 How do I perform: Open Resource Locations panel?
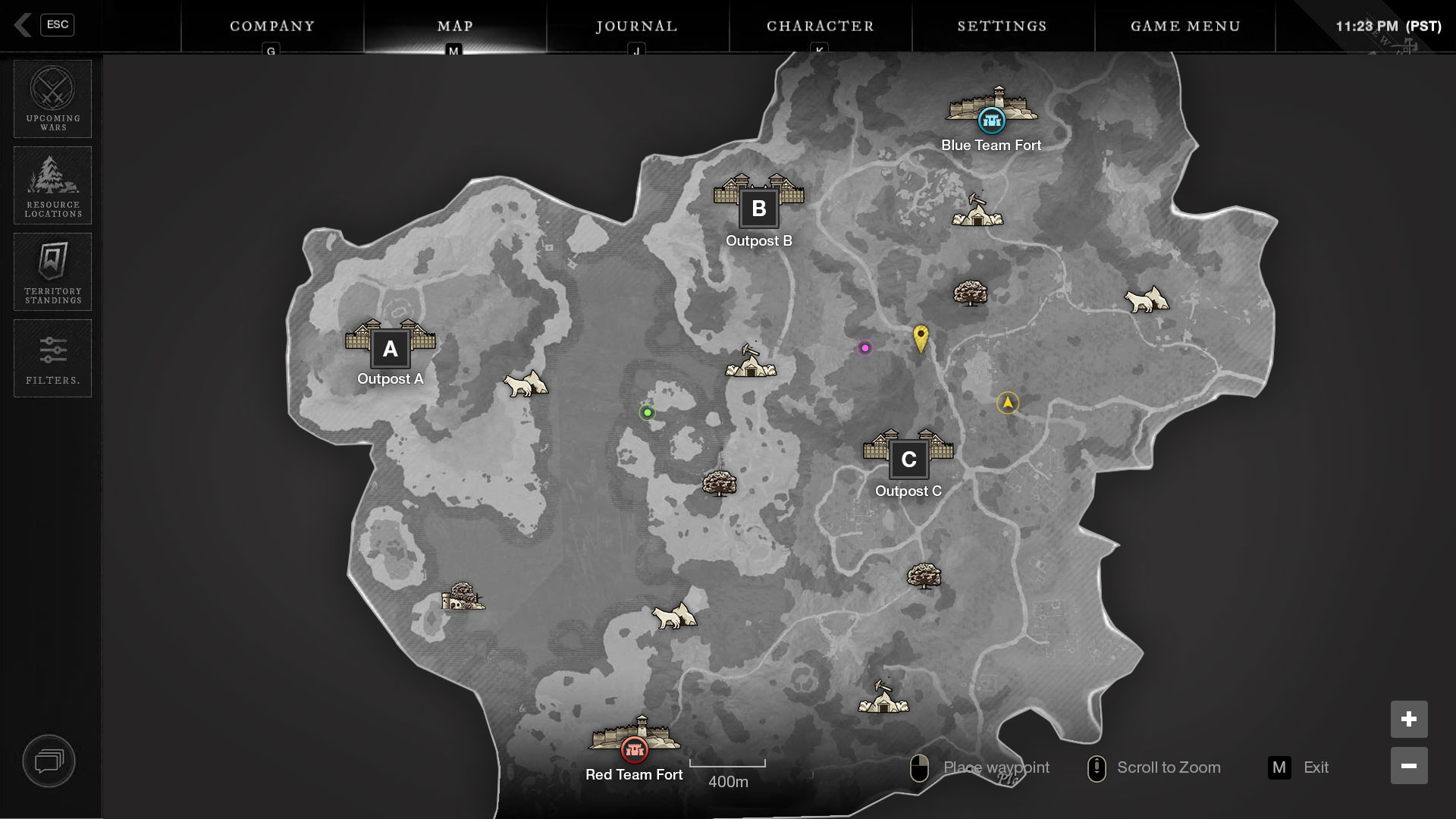pyautogui.click(x=52, y=185)
